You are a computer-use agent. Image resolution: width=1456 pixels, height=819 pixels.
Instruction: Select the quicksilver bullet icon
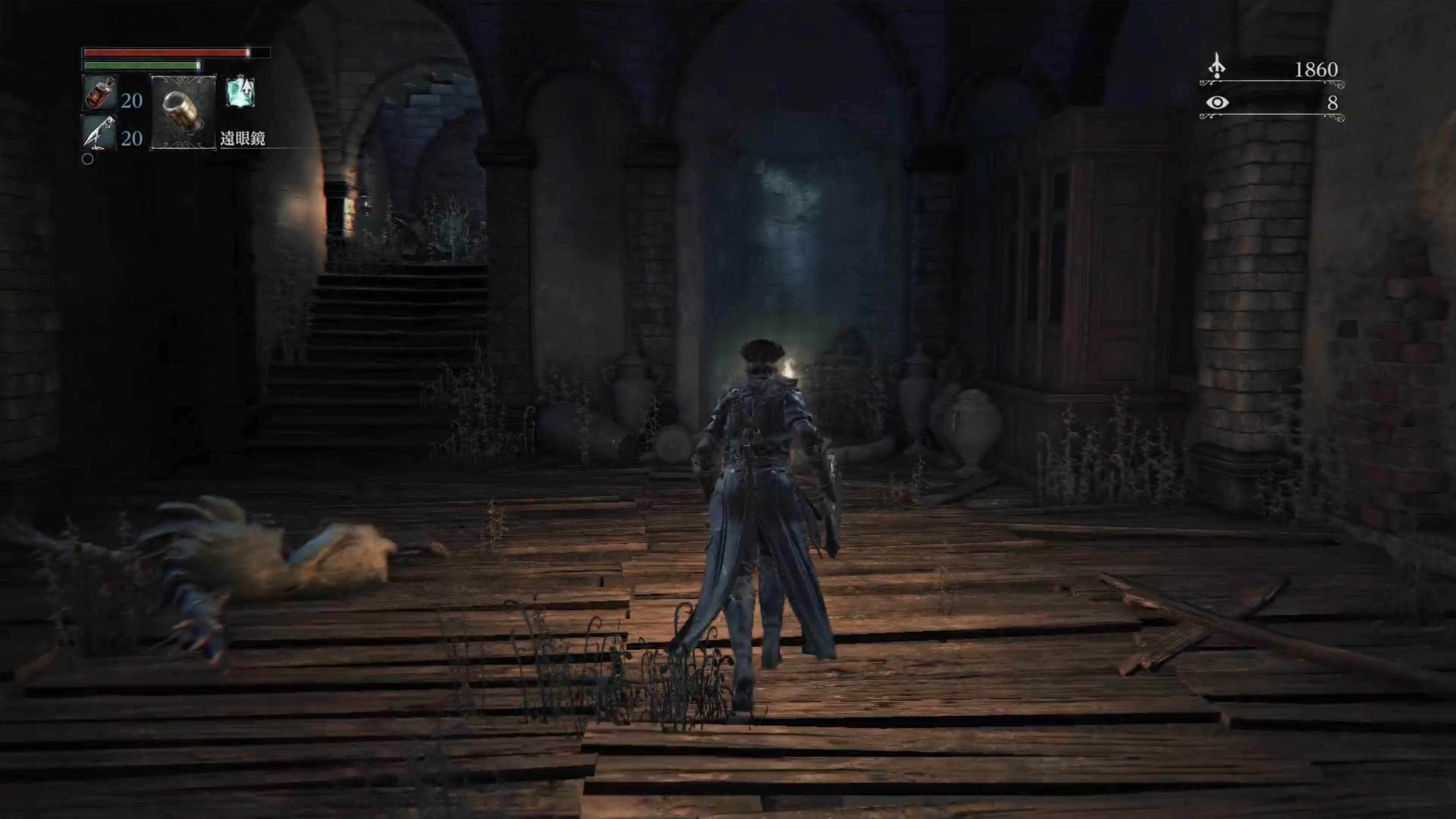pyautogui.click(x=99, y=133)
